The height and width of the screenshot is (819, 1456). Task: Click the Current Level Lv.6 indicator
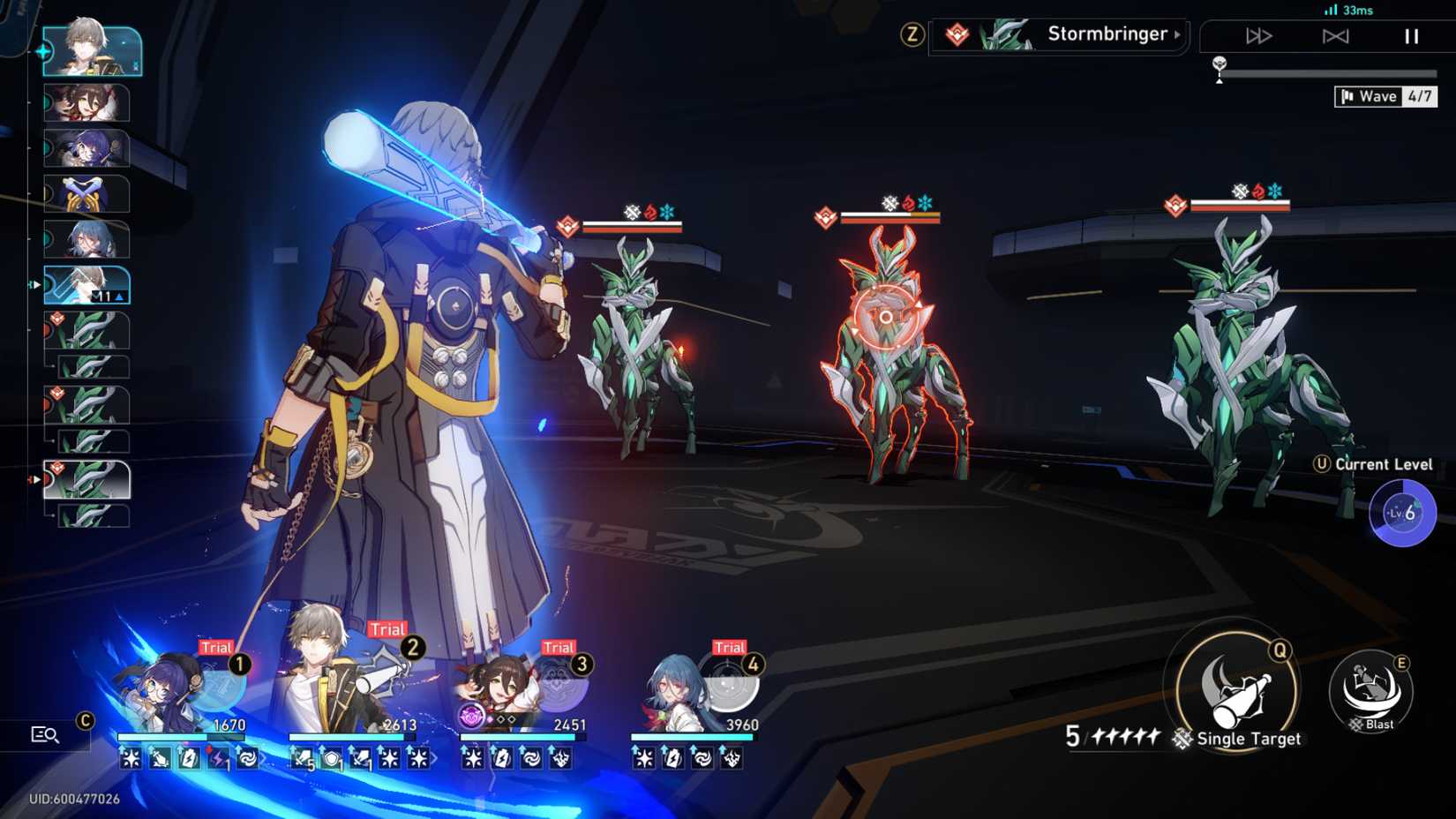[x=1401, y=512]
